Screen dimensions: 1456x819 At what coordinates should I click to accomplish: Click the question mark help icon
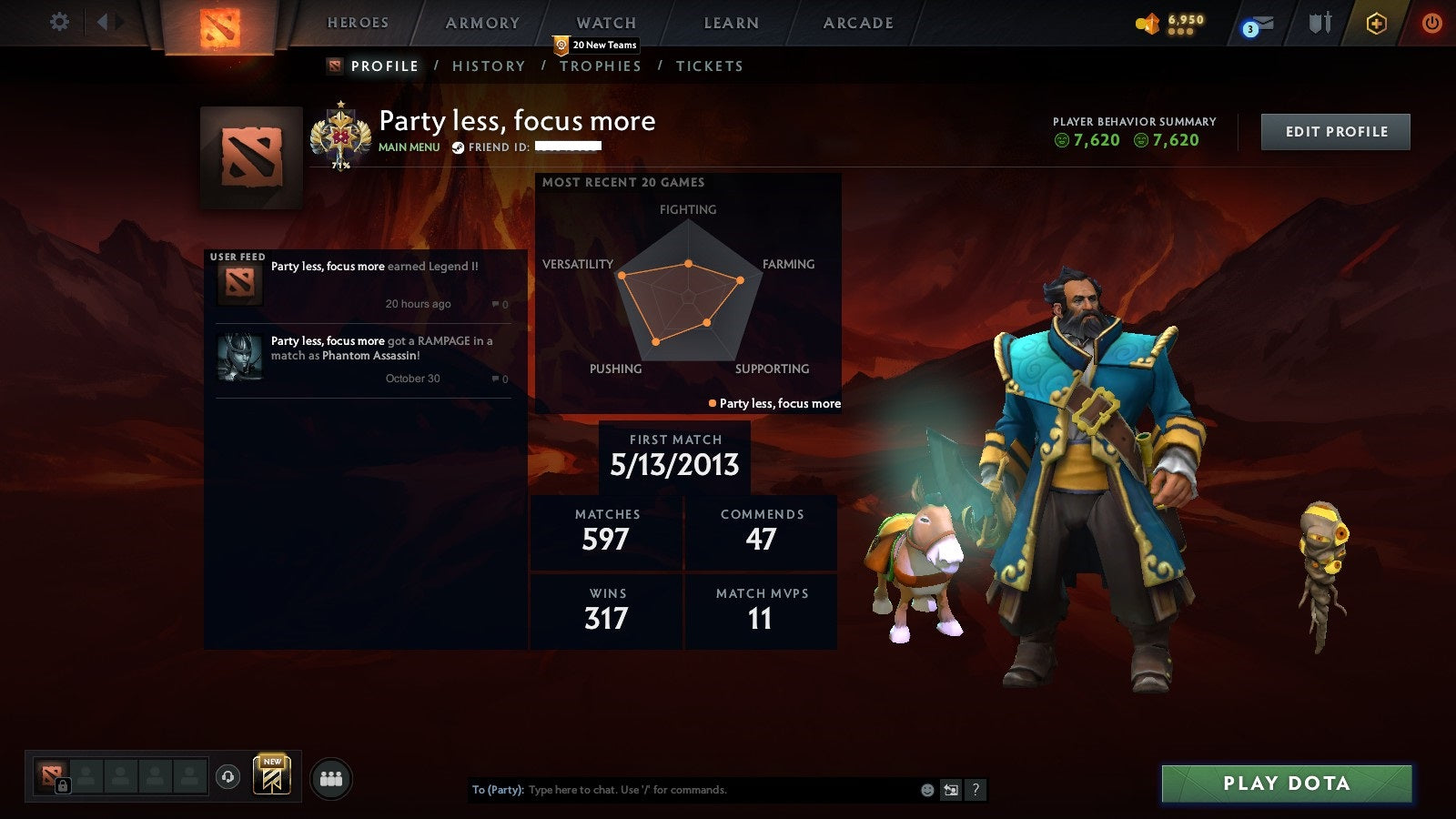tap(975, 790)
